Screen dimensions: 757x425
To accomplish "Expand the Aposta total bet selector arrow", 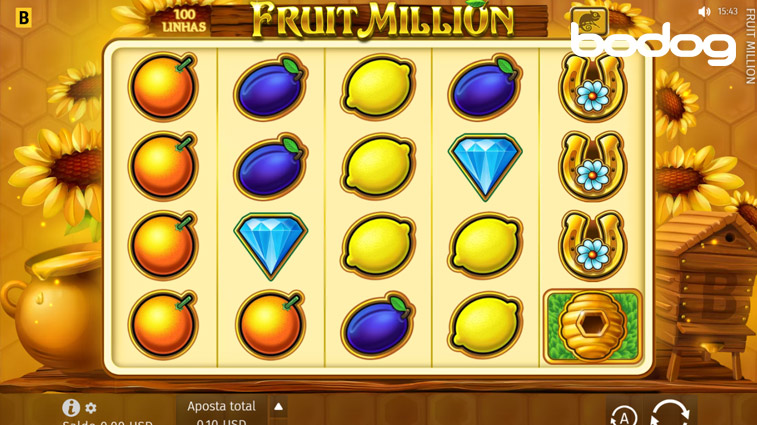I will coord(279,407).
